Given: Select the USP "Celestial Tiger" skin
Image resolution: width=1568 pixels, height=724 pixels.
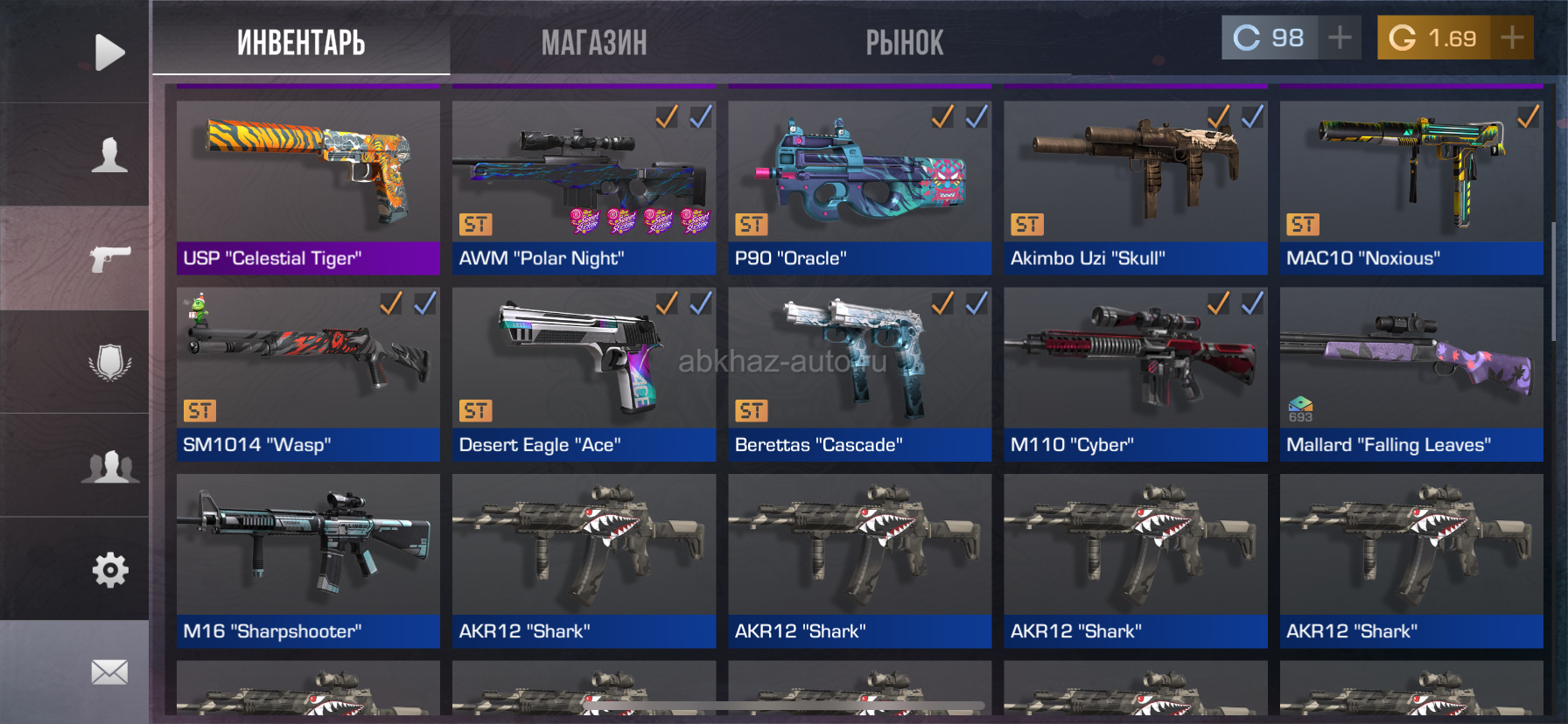Looking at the screenshot, I should pyautogui.click(x=308, y=185).
